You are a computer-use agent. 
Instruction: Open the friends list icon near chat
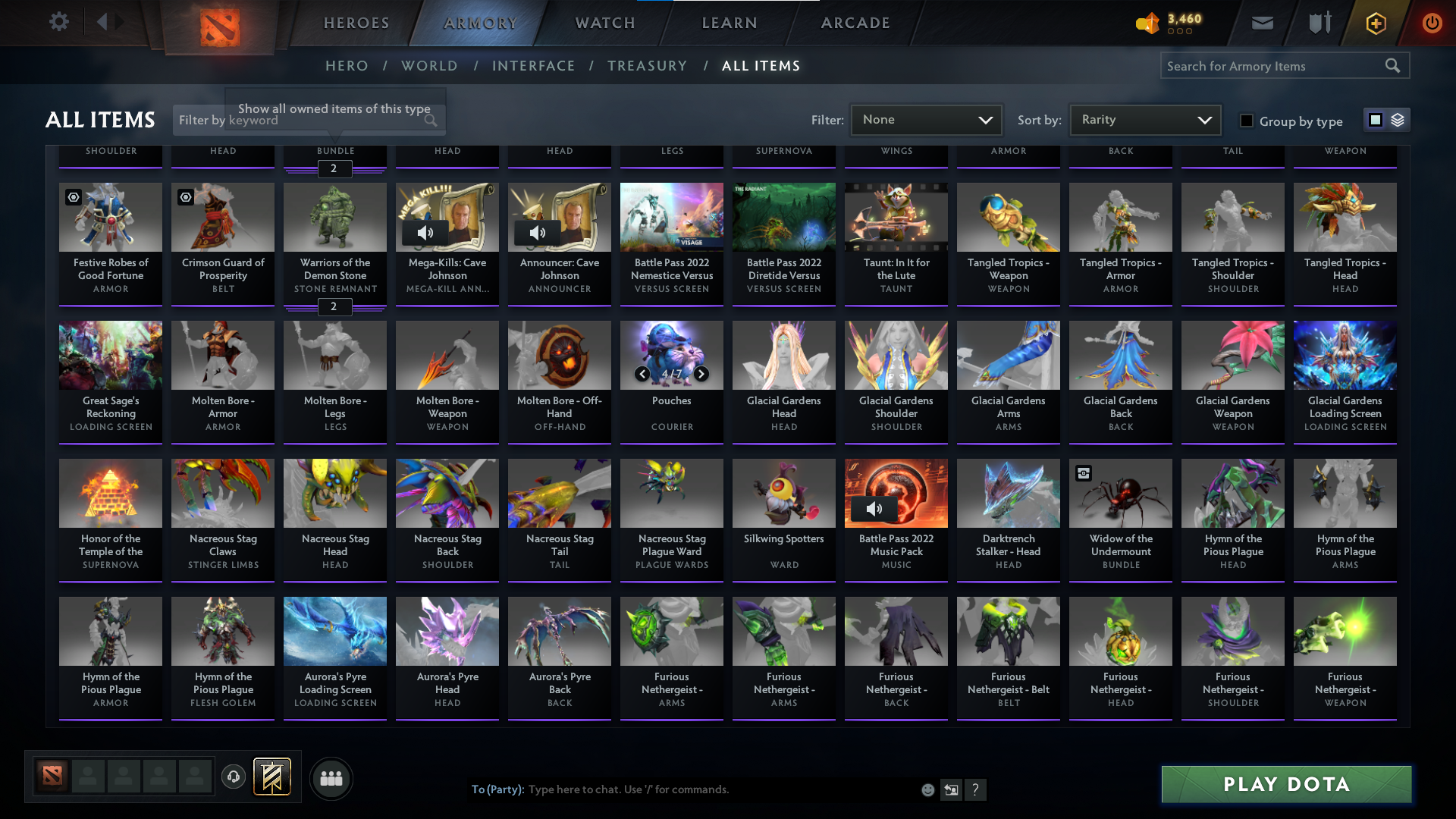(331, 778)
